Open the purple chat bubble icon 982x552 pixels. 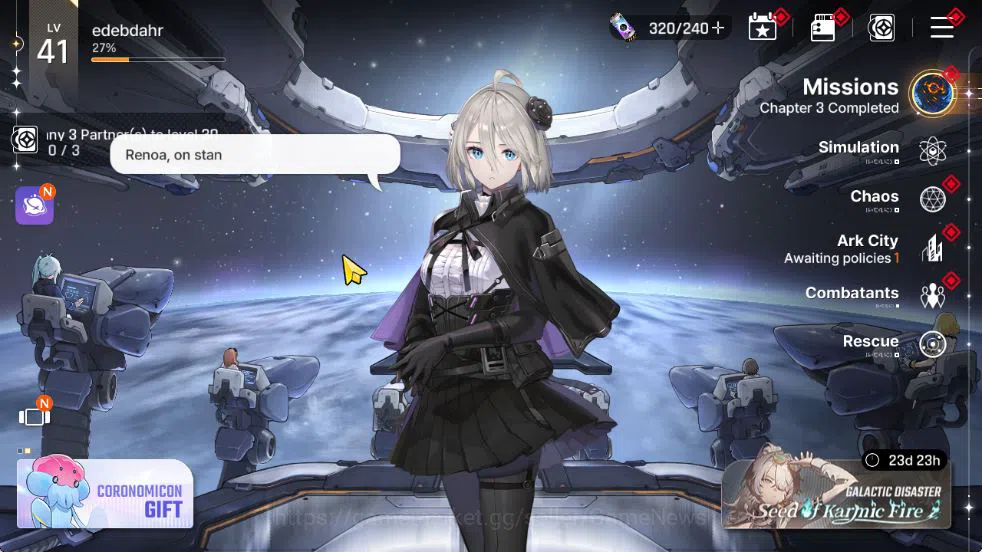33,205
